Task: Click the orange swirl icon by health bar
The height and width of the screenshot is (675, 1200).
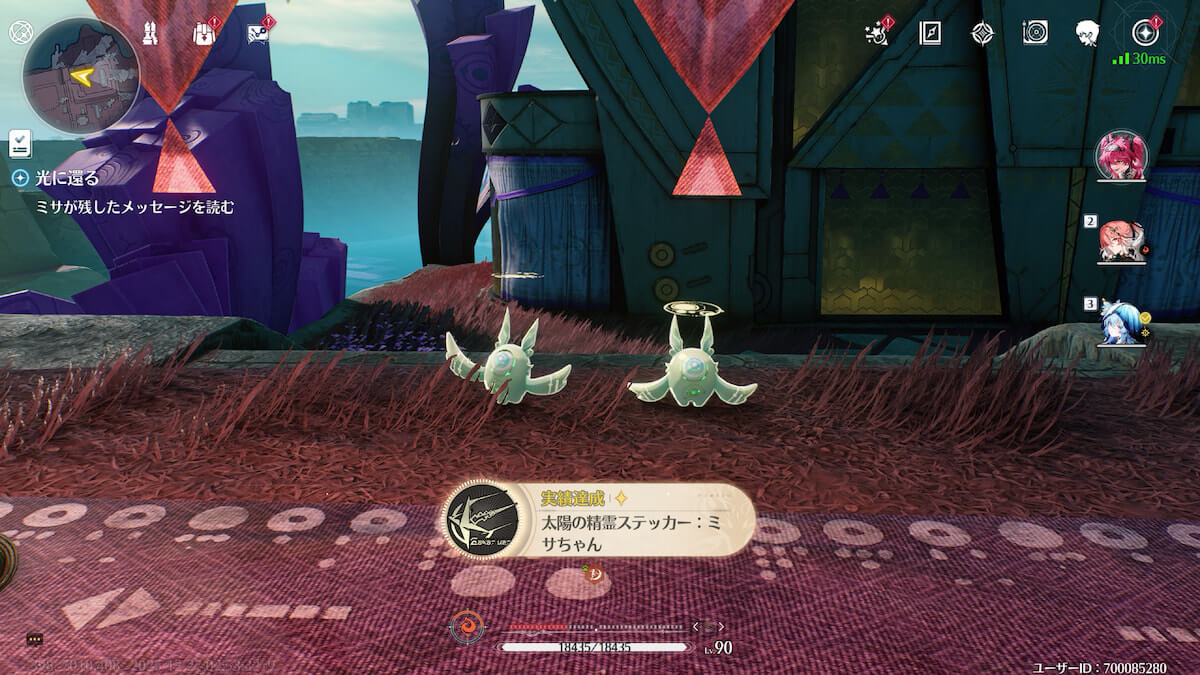Action: 465,628
